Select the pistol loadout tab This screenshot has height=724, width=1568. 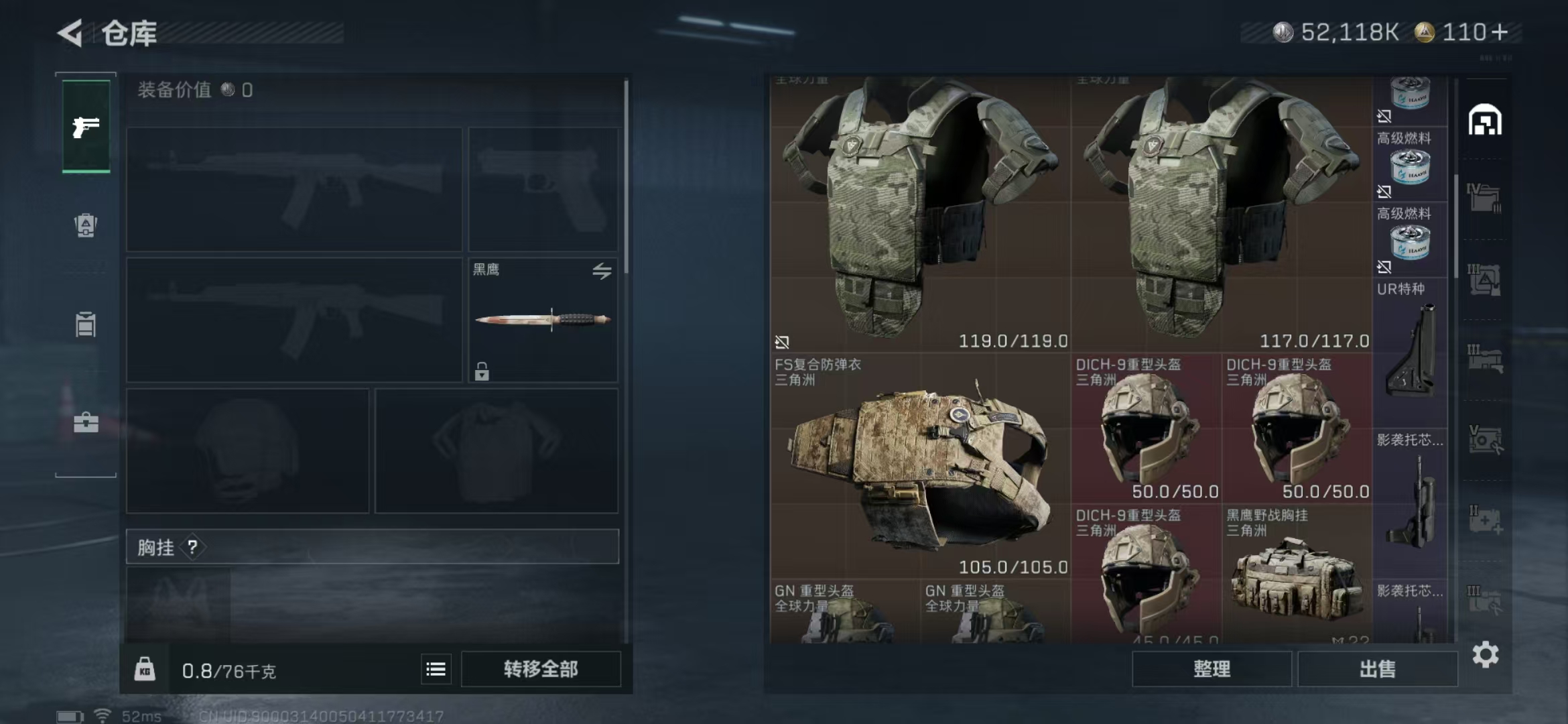[x=86, y=127]
